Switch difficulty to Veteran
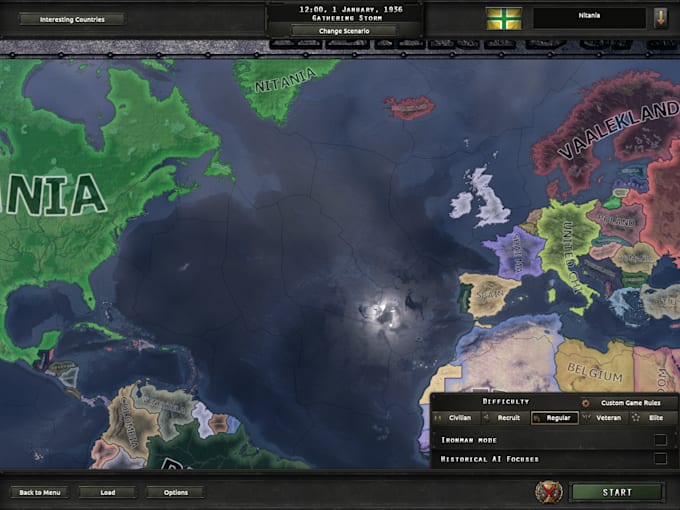 [608, 418]
